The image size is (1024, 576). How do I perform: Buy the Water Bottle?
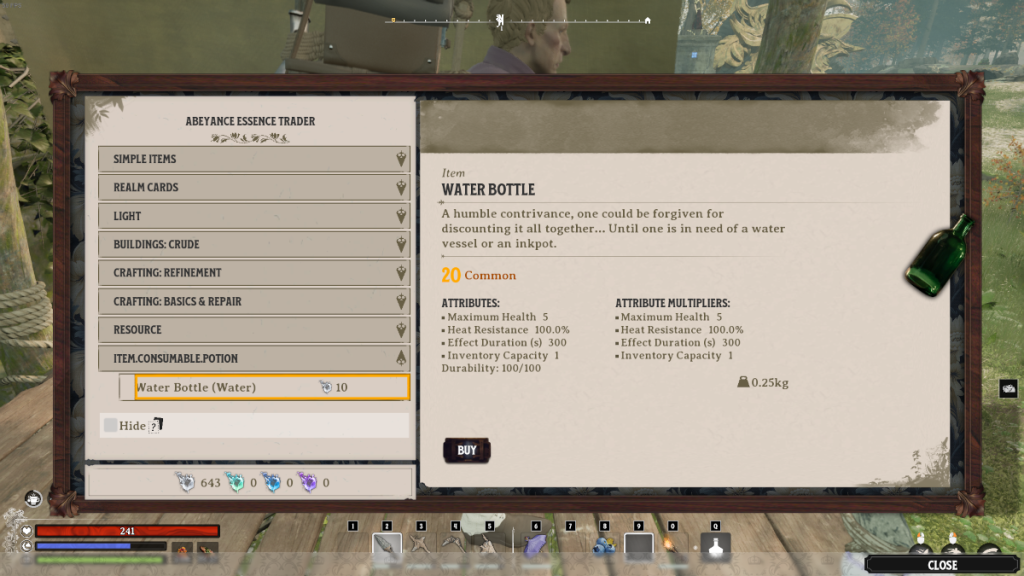[x=466, y=450]
